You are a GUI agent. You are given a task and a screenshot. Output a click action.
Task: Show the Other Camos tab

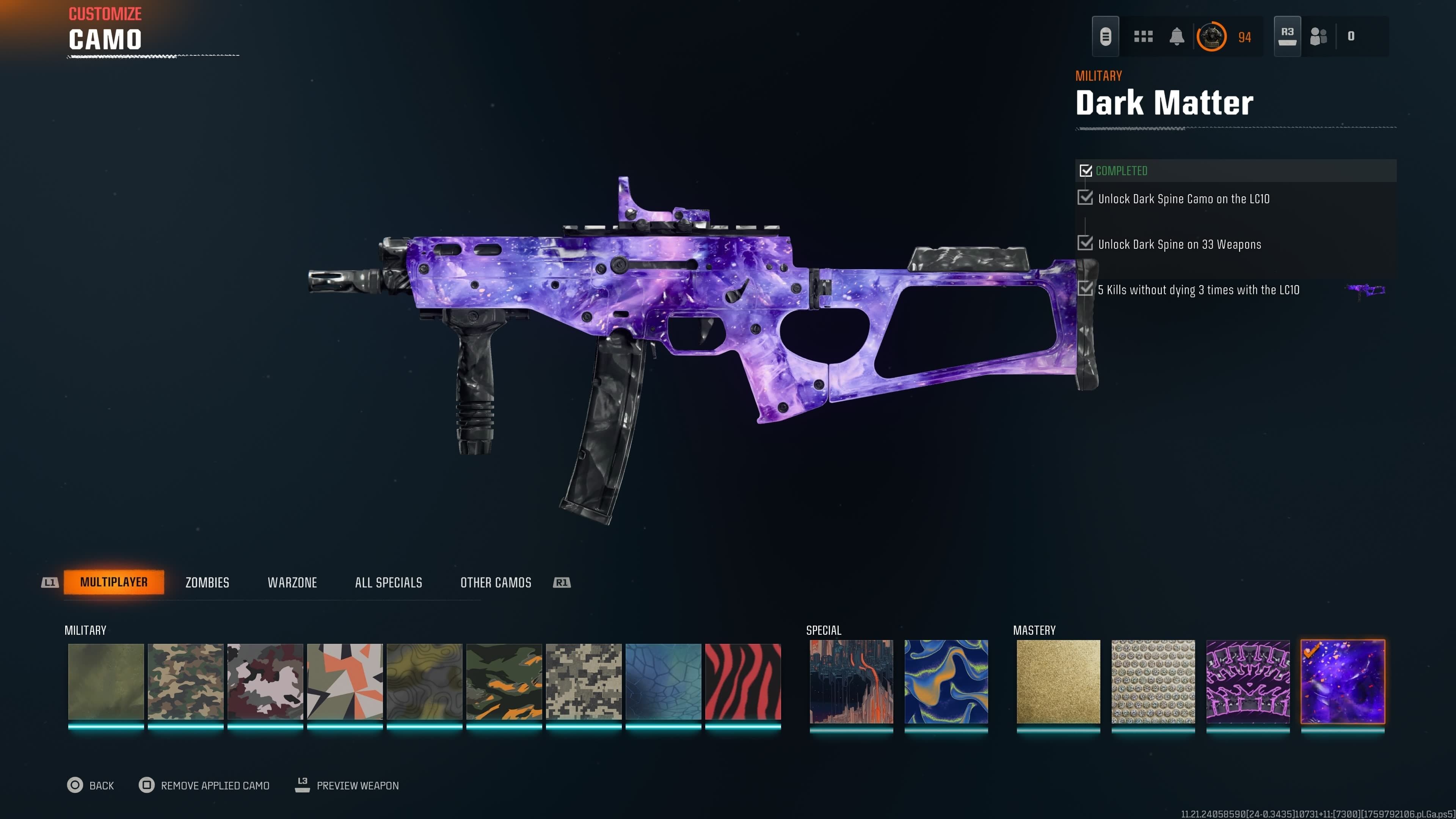click(x=496, y=582)
